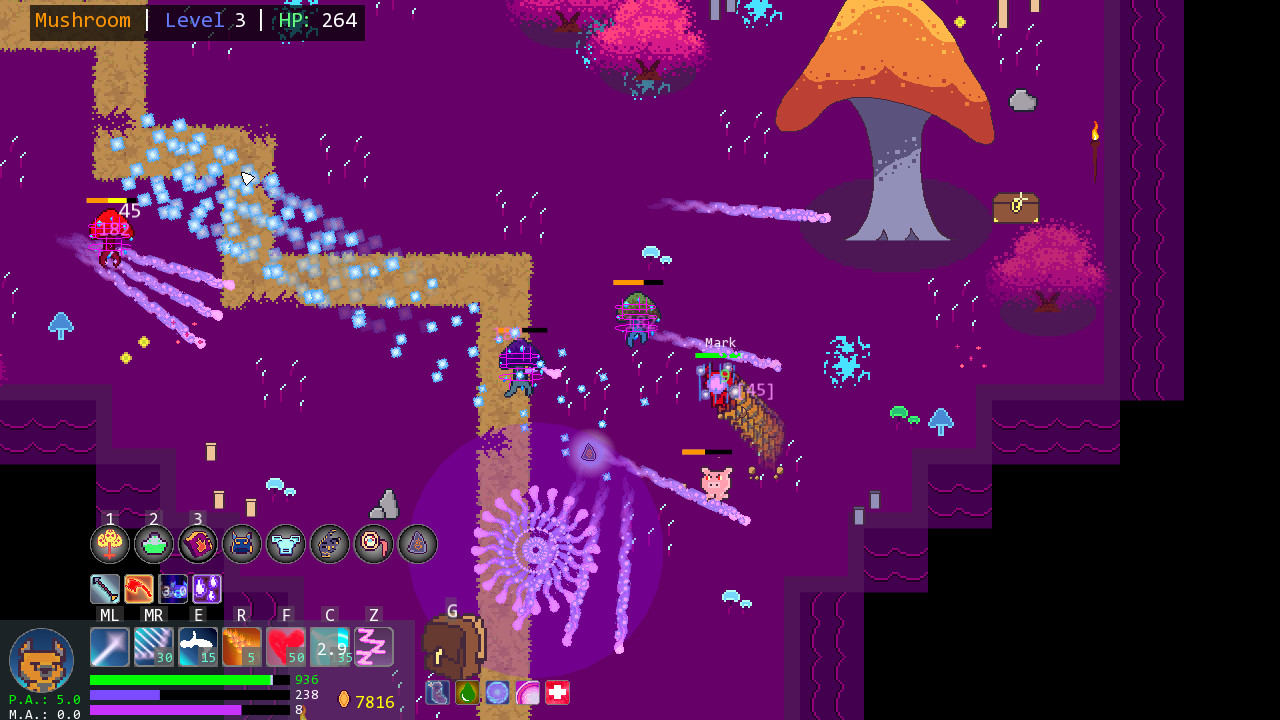This screenshot has width=1280, height=720.
Task: Select the green potion in hotbar slot 2
Action: [153, 543]
